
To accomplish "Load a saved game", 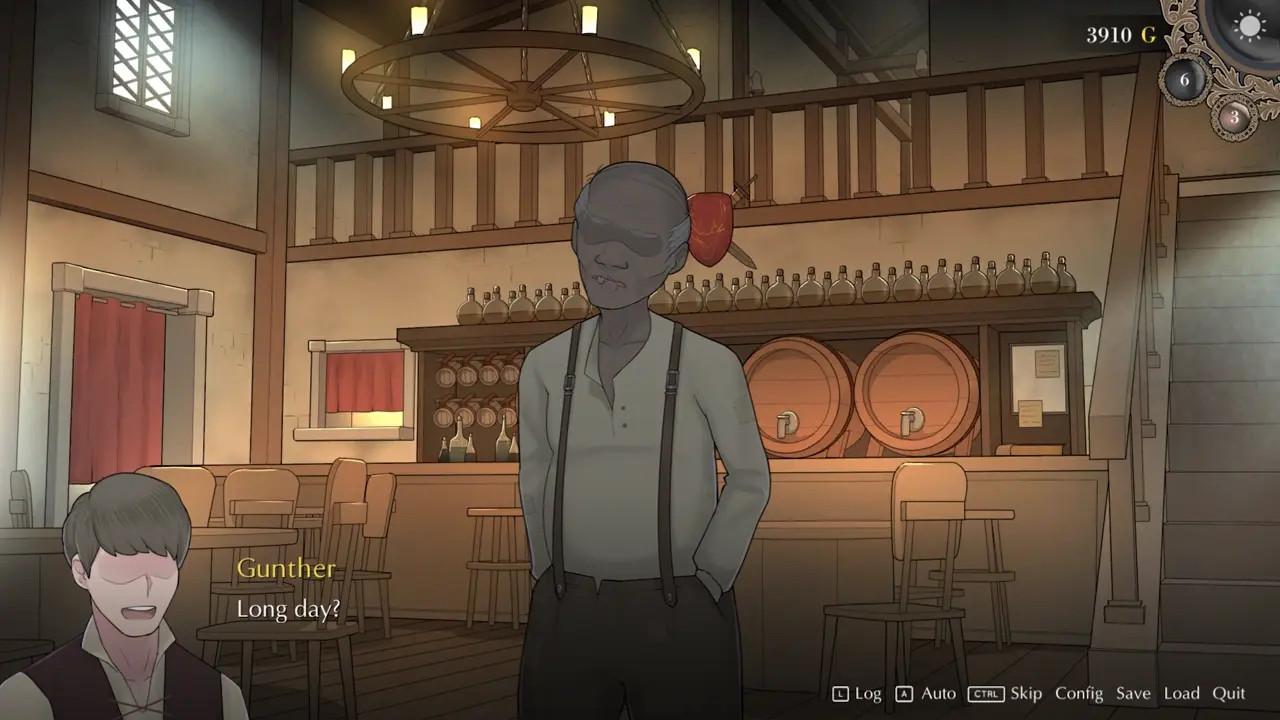I will pyautogui.click(x=1181, y=693).
